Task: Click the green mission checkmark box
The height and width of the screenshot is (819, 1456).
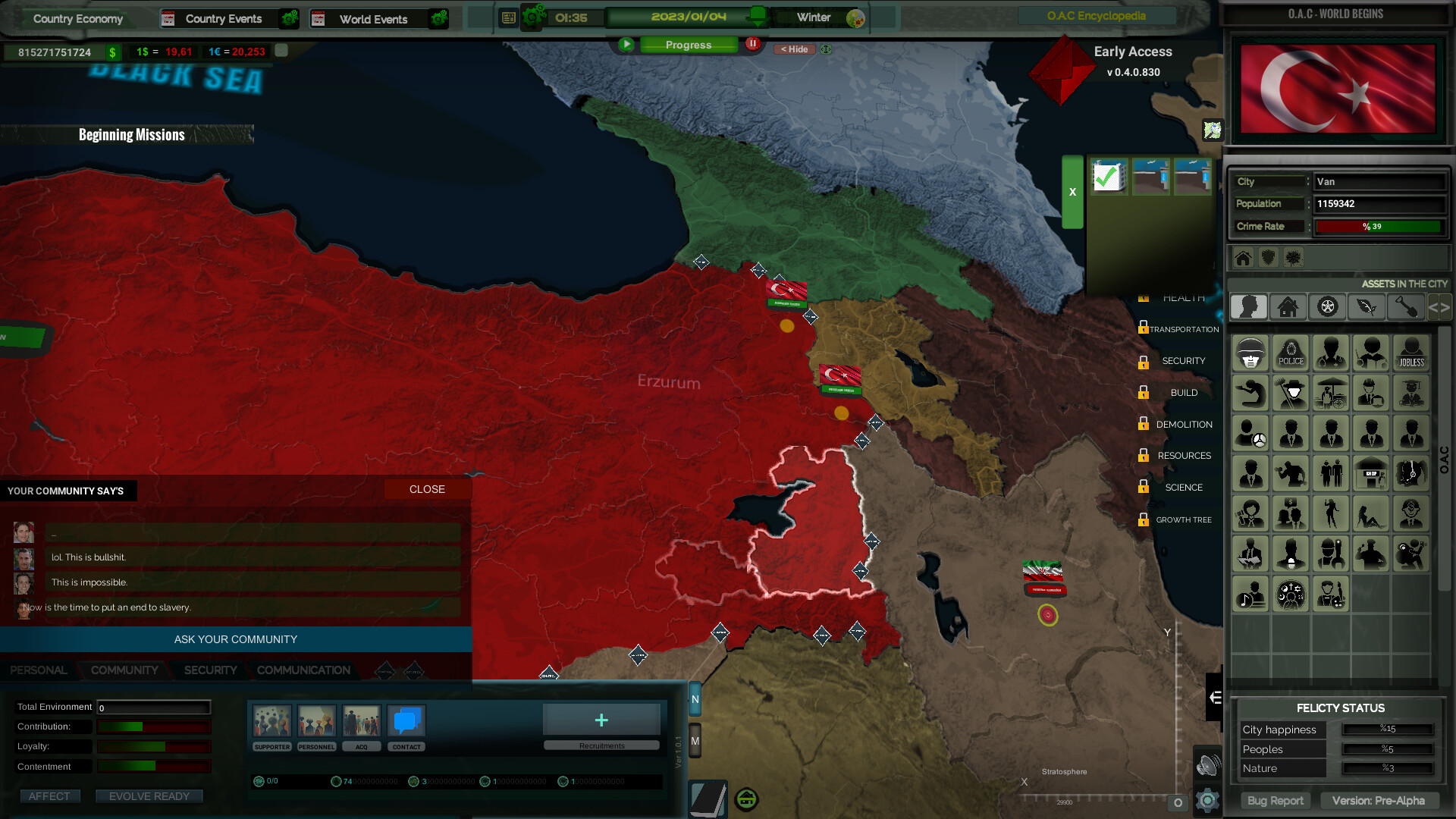Action: coord(1109,176)
